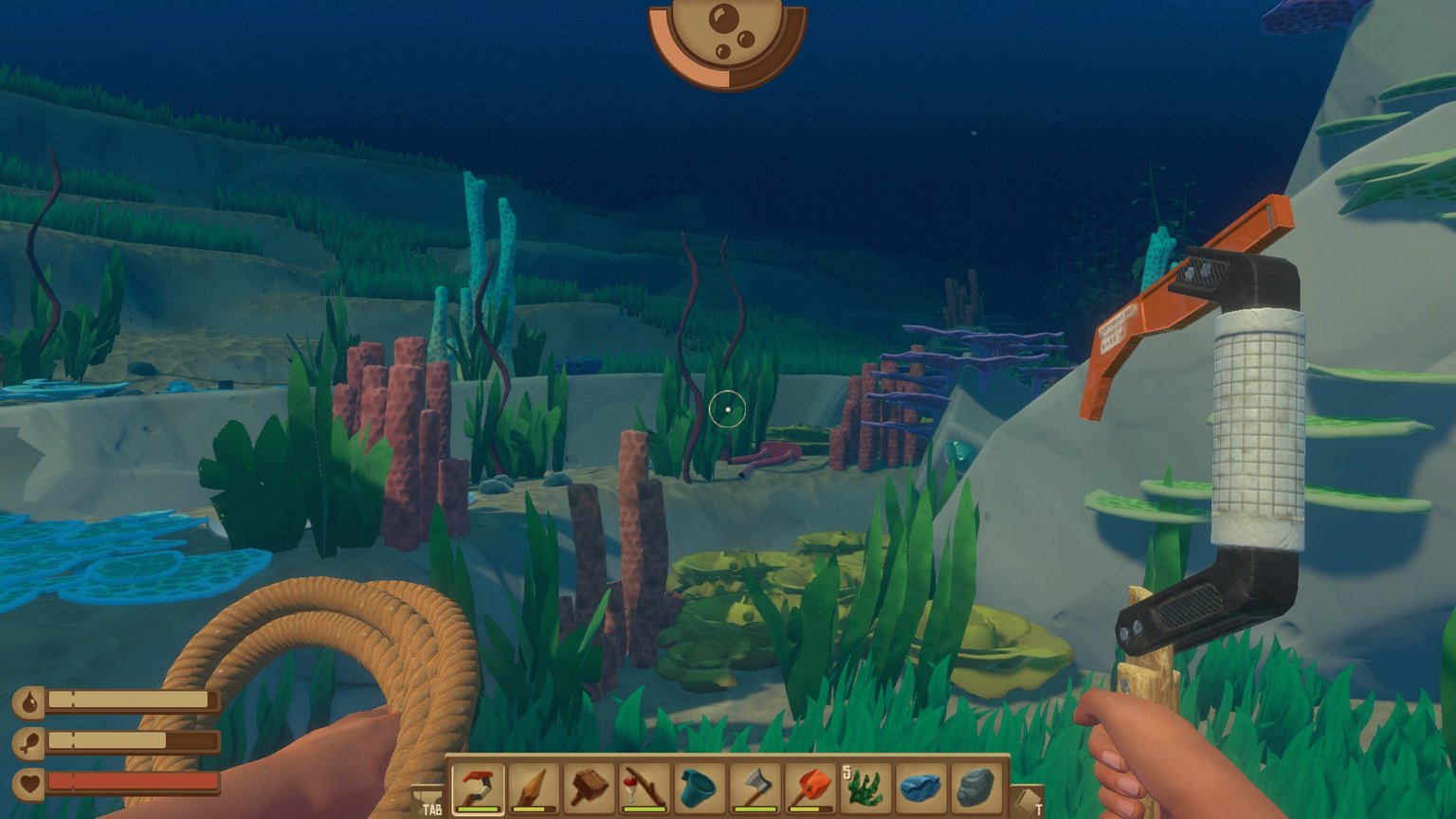This screenshot has height=819, width=1456.
Task: Equip the fishing rod from the hotbar
Action: [645, 788]
